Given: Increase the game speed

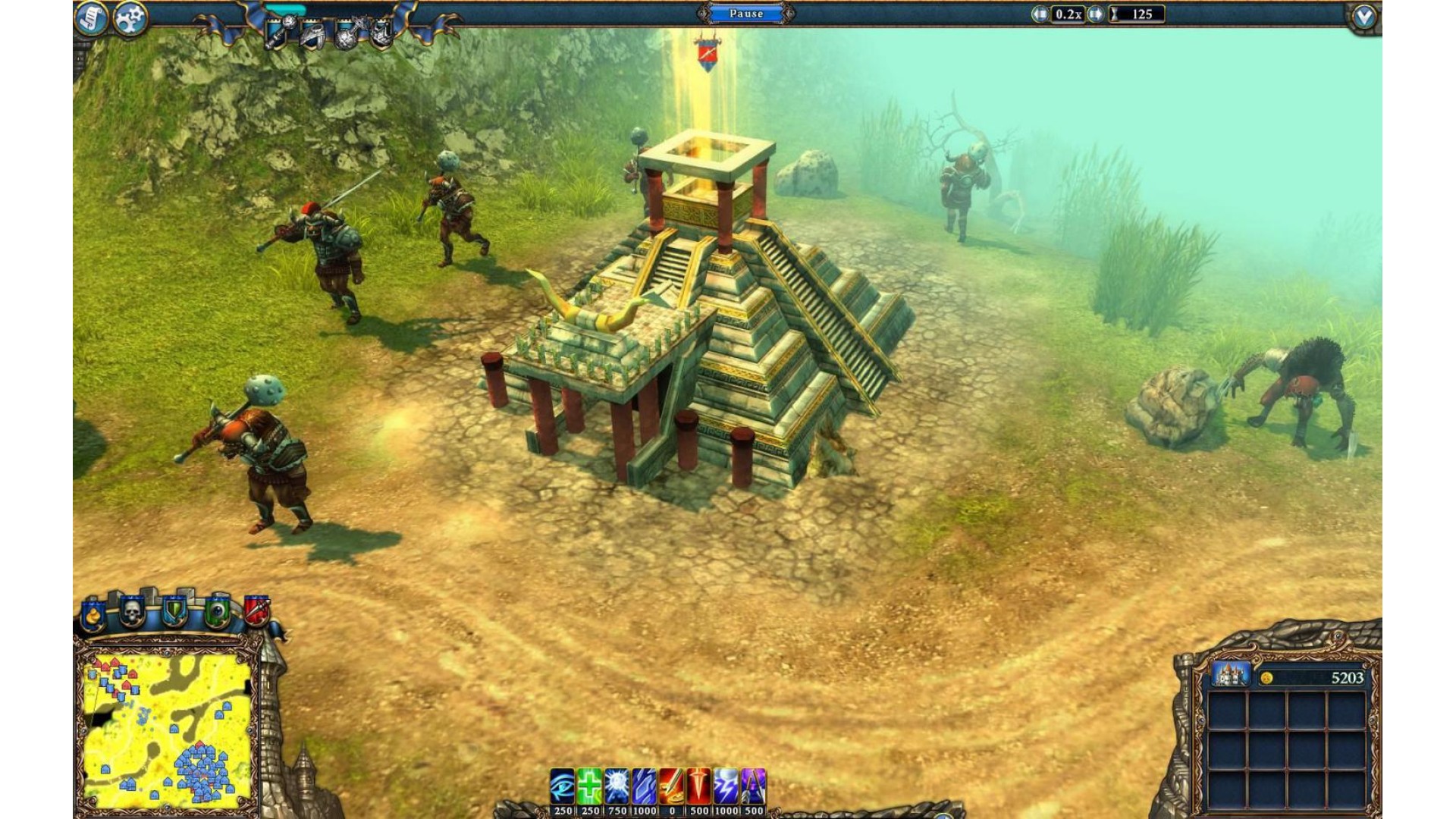Looking at the screenshot, I should 1095,14.
